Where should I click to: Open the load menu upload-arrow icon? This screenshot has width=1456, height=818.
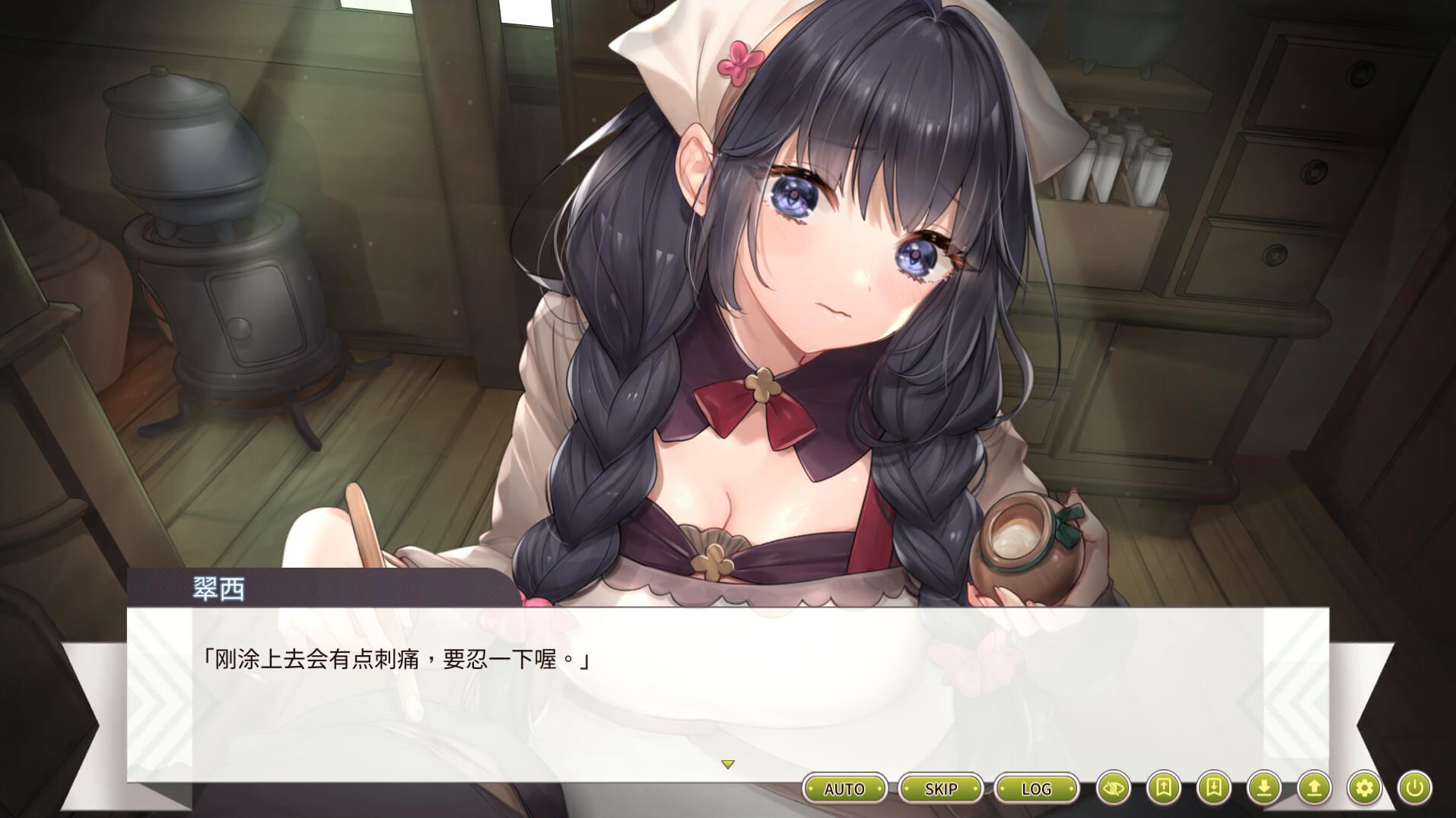click(x=1315, y=788)
